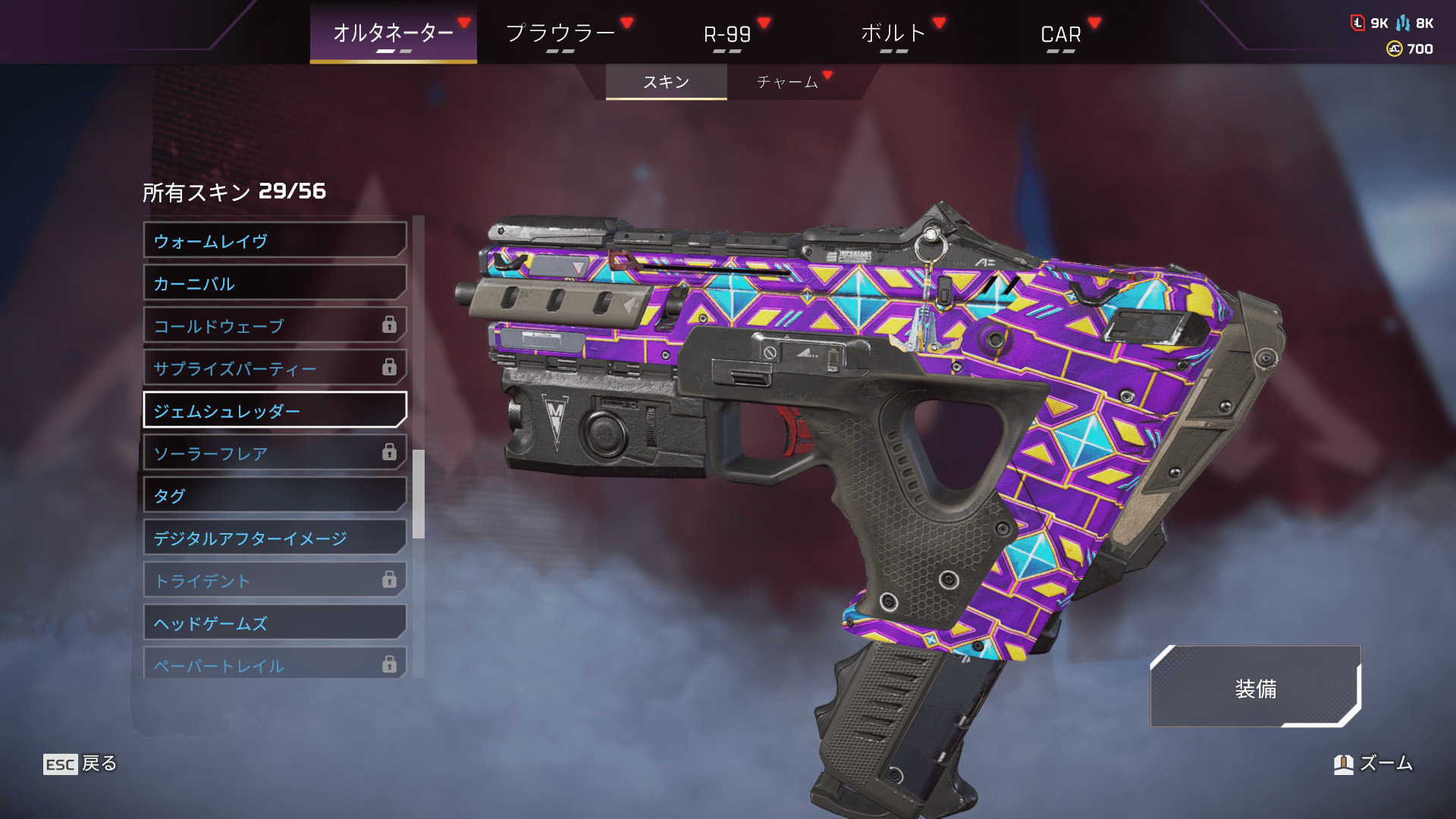Screen dimensions: 1456x819
Task: Pick the ヘッドゲームズ skin
Action: tap(275, 623)
